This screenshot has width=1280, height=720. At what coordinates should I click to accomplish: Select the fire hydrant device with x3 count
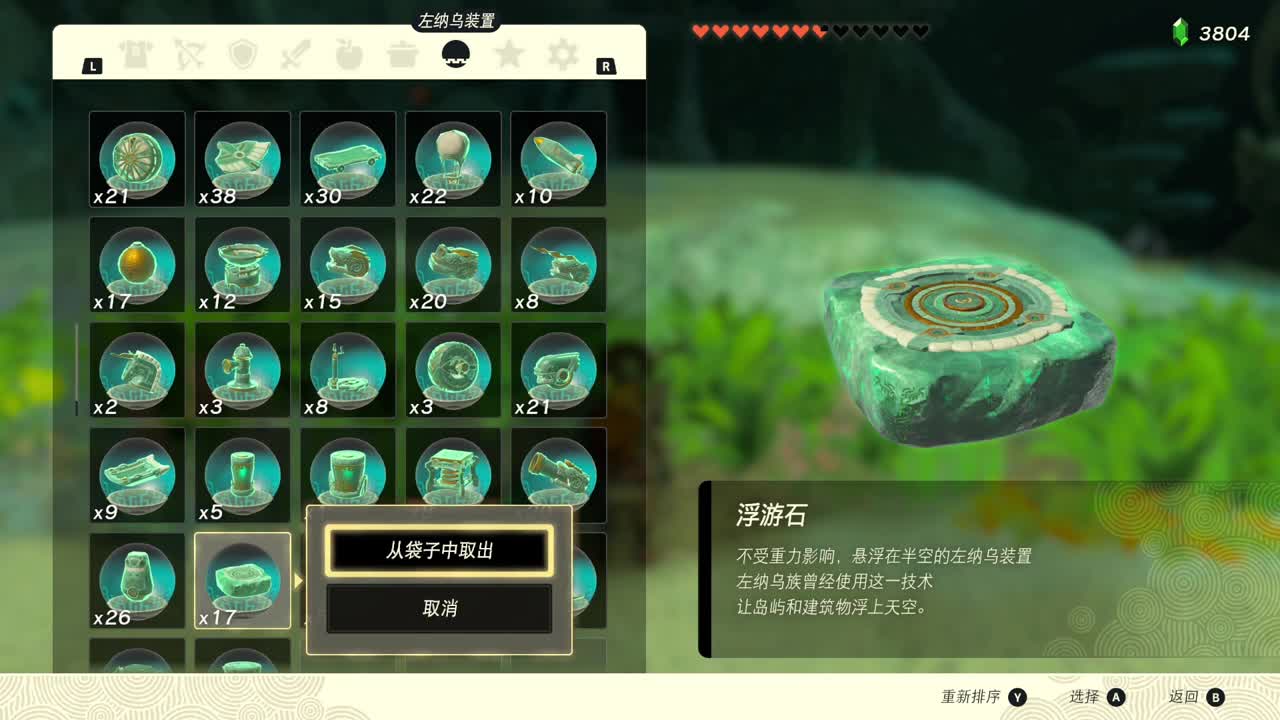pos(242,370)
